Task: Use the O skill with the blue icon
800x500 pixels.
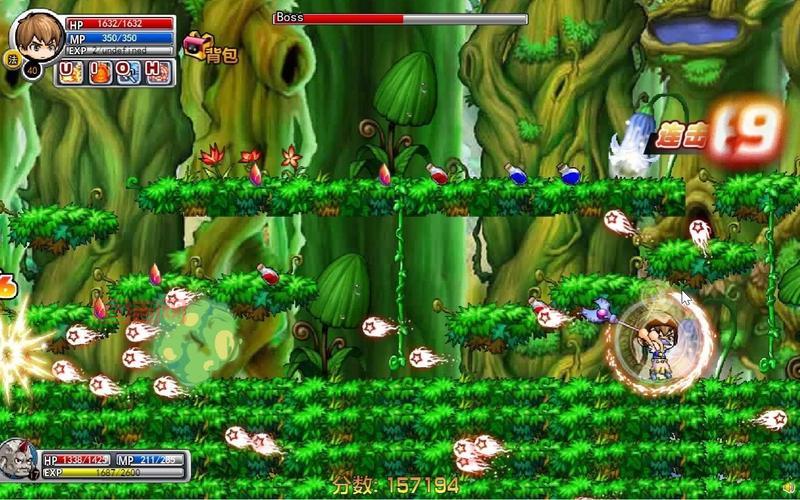Action: (x=128, y=72)
